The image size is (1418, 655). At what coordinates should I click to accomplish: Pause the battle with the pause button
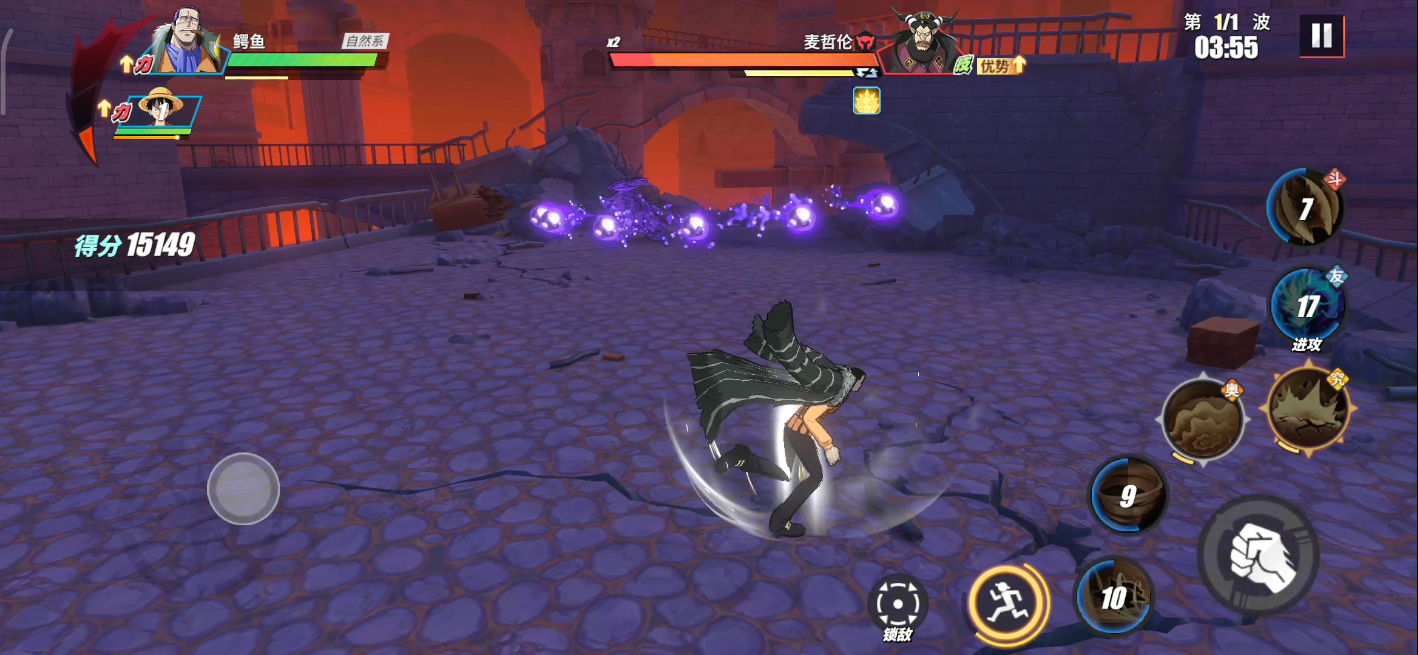click(x=1321, y=36)
